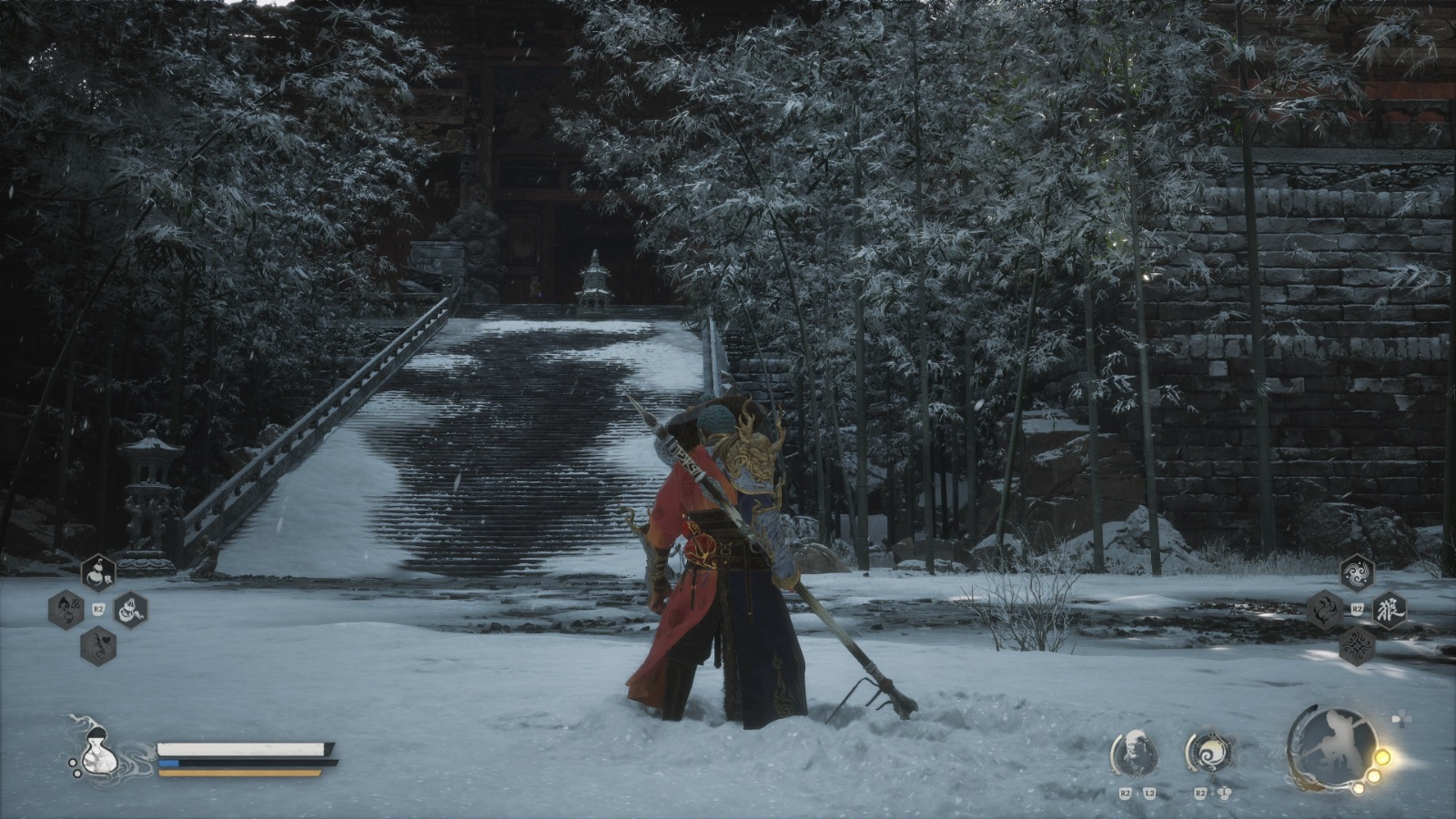Toggle the left R2 button prompt
This screenshot has width=1456, height=819.
point(96,607)
